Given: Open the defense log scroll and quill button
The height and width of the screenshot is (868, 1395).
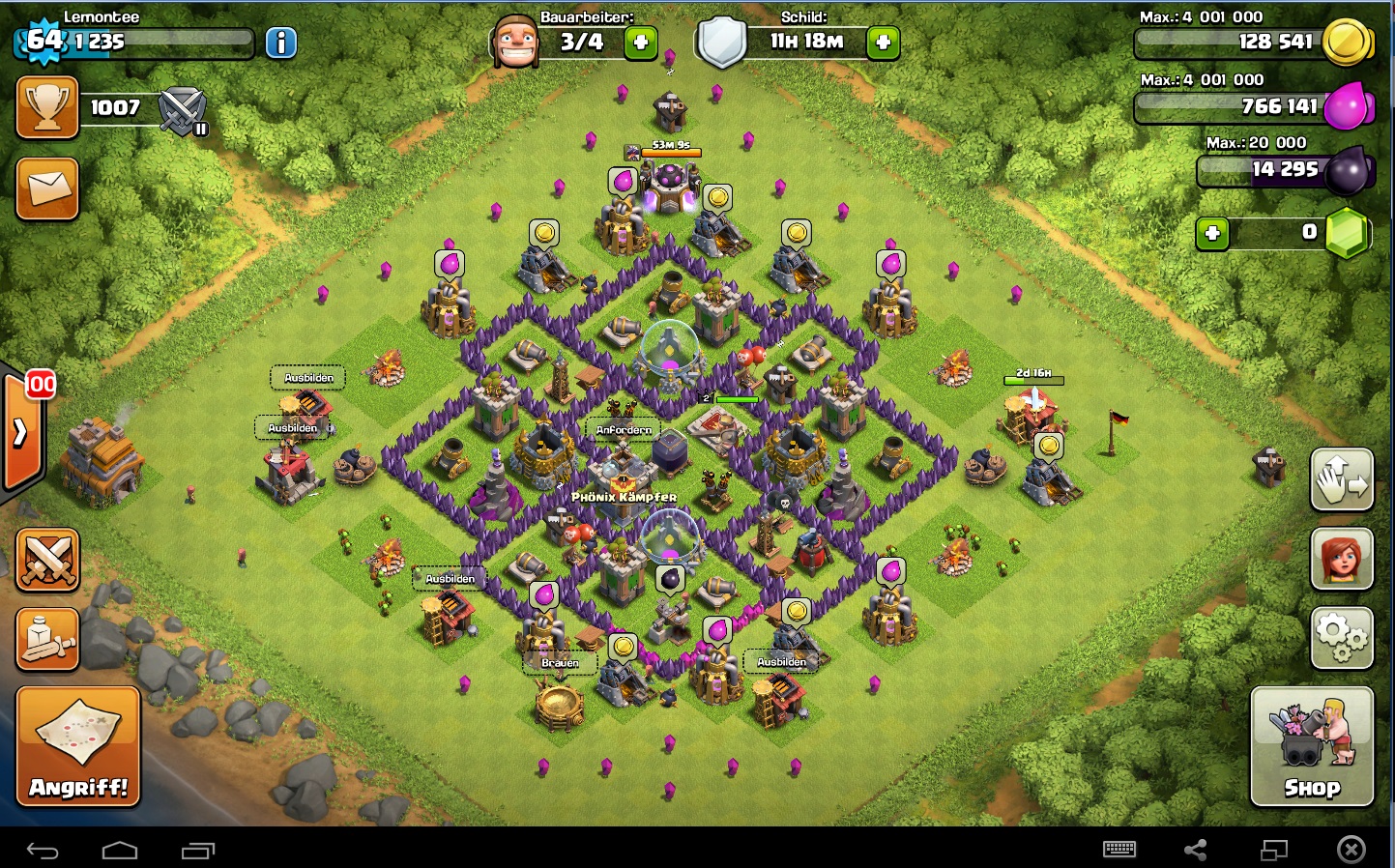Looking at the screenshot, I should point(47,639).
